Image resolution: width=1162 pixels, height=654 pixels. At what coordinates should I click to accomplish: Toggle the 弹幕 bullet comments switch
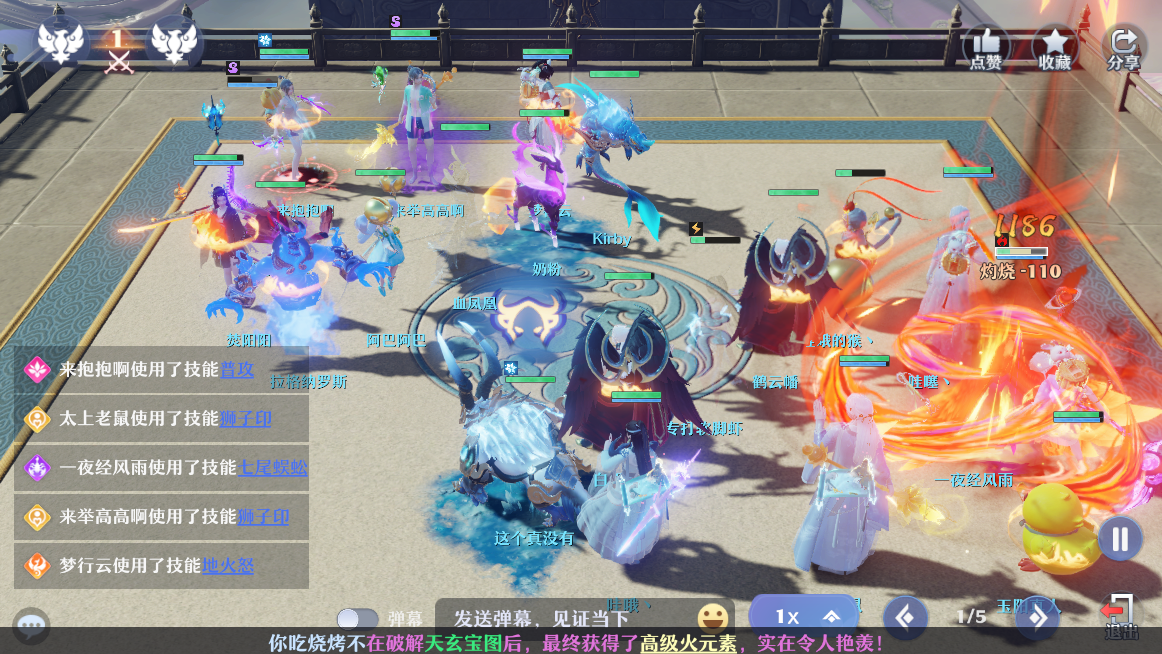[x=357, y=619]
